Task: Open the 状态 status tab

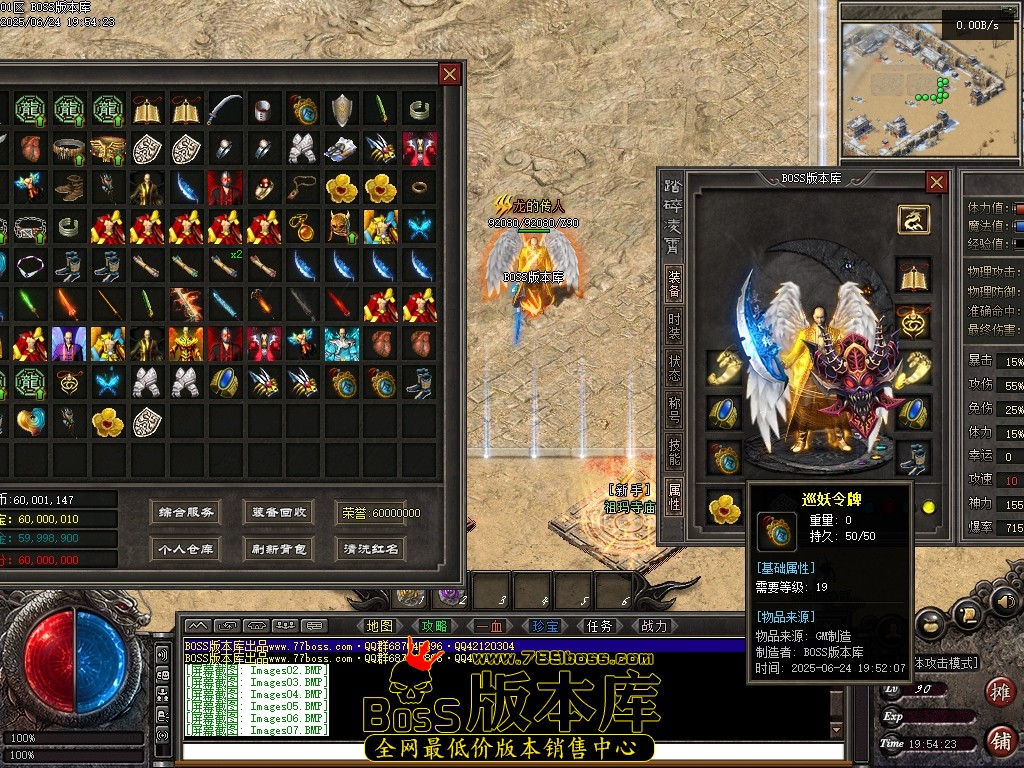Action: pos(675,368)
